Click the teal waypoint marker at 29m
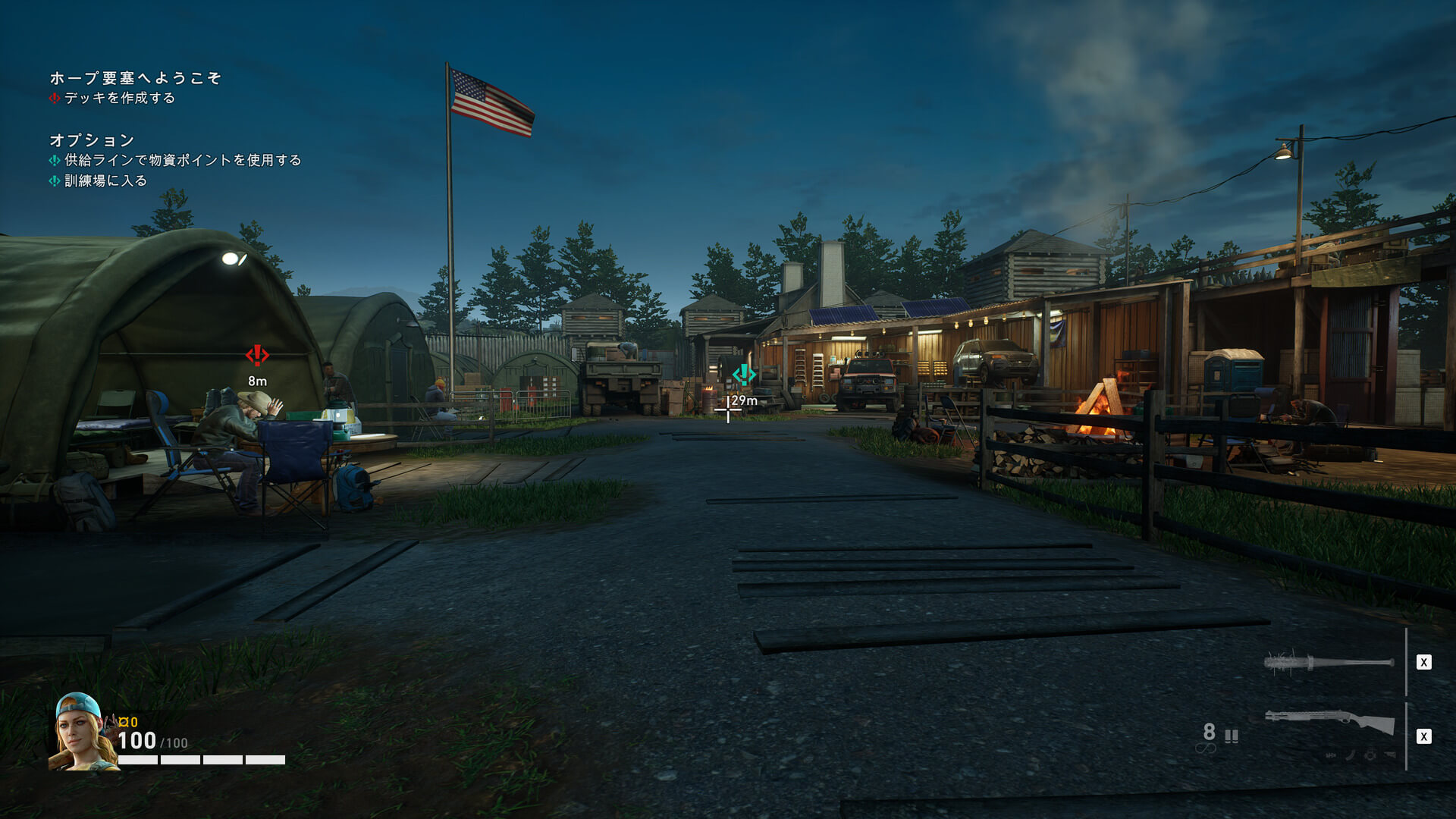The image size is (1456, 819). (x=743, y=374)
